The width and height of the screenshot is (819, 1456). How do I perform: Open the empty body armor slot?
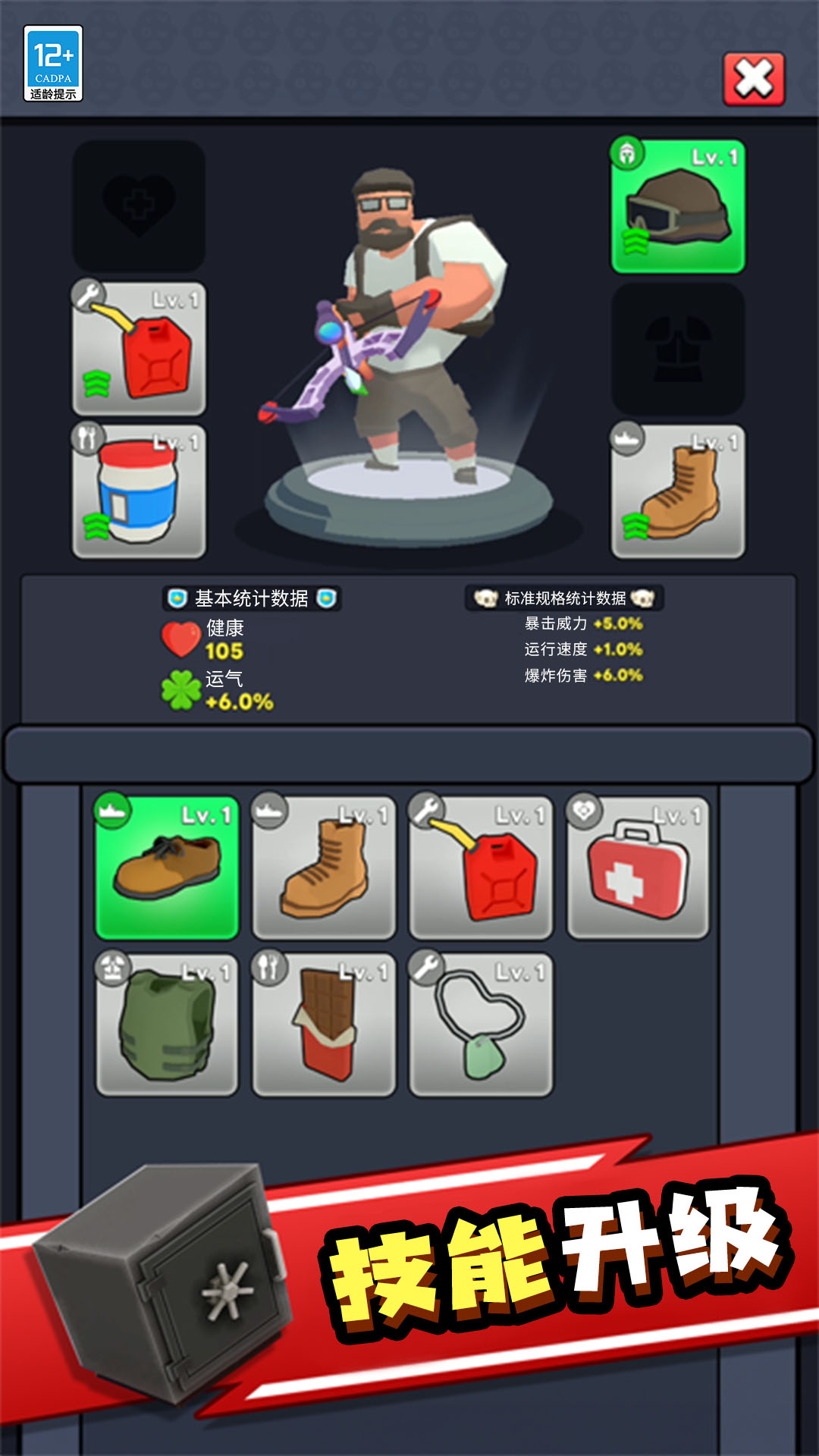678,349
